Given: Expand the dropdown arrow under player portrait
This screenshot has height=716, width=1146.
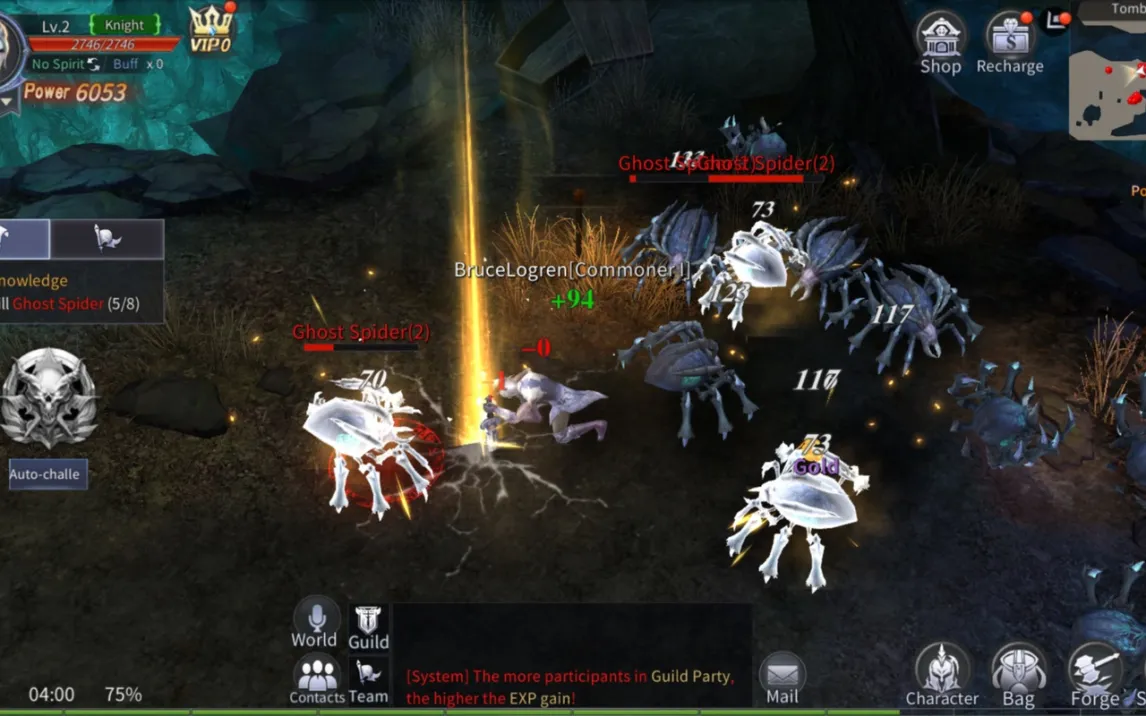Looking at the screenshot, I should coord(6,100).
